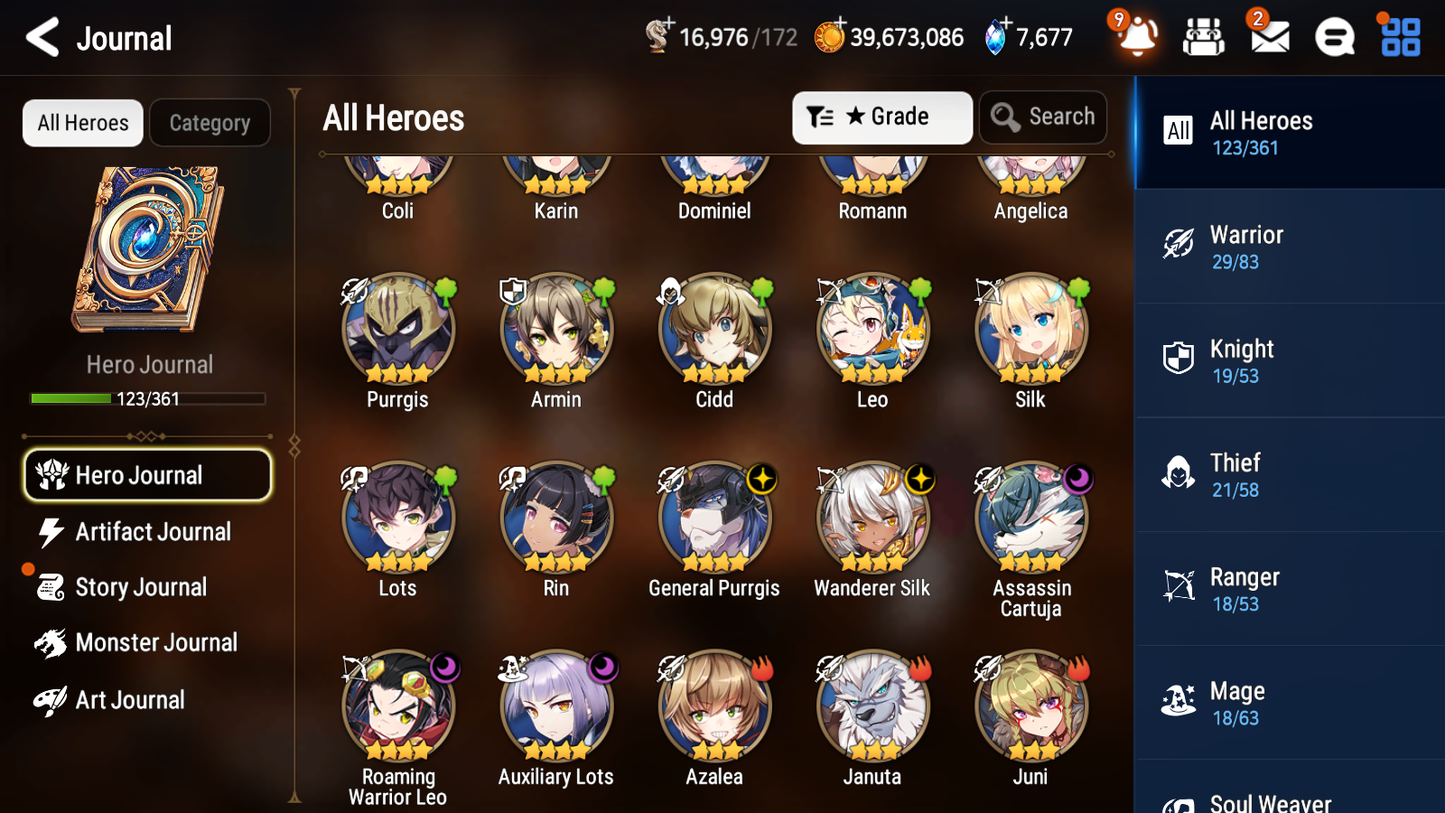Open the Grade filter dropdown
This screenshot has width=1445, height=813.
coord(882,117)
